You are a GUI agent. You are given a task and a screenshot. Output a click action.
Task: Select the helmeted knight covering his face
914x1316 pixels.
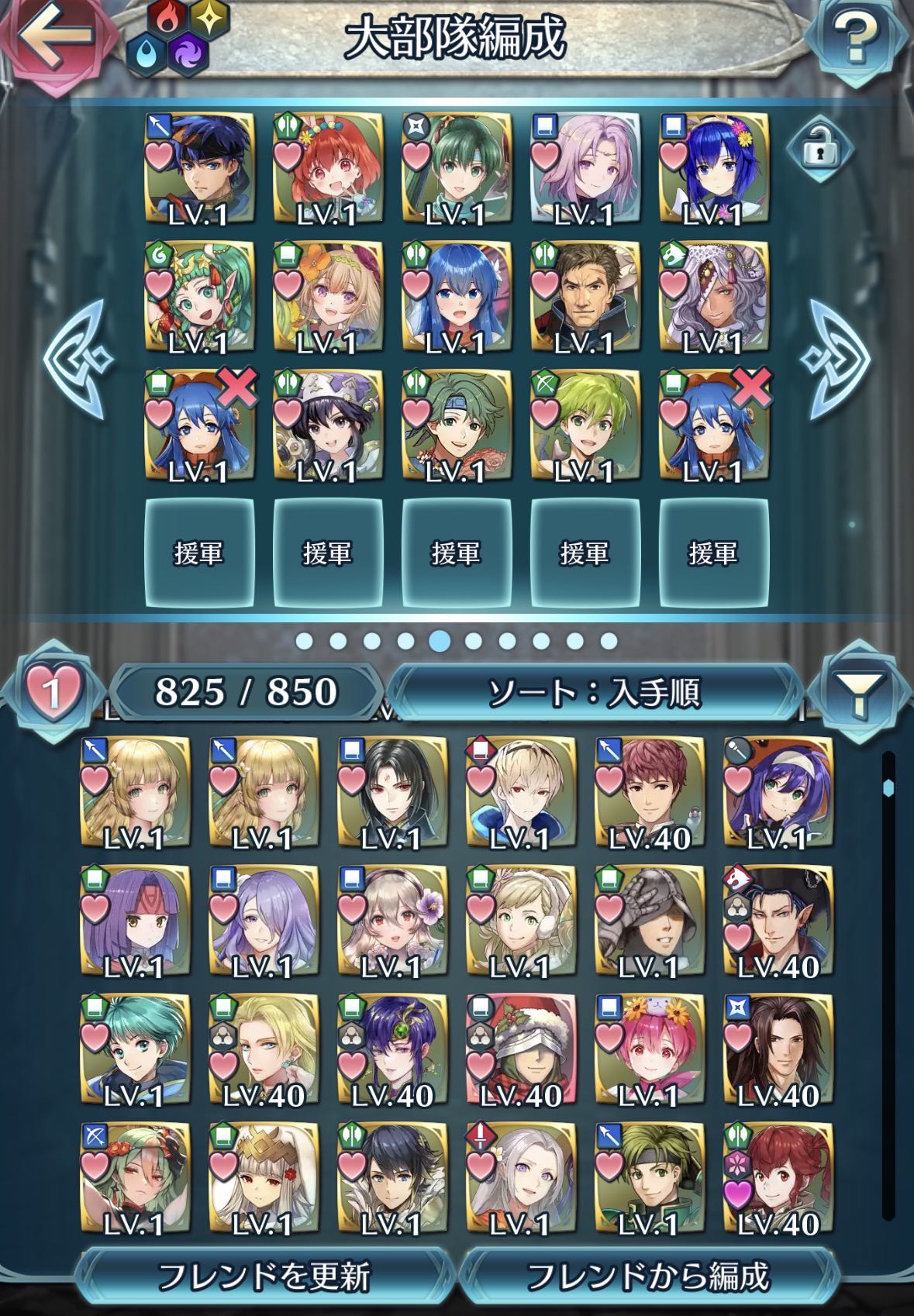click(x=650, y=921)
